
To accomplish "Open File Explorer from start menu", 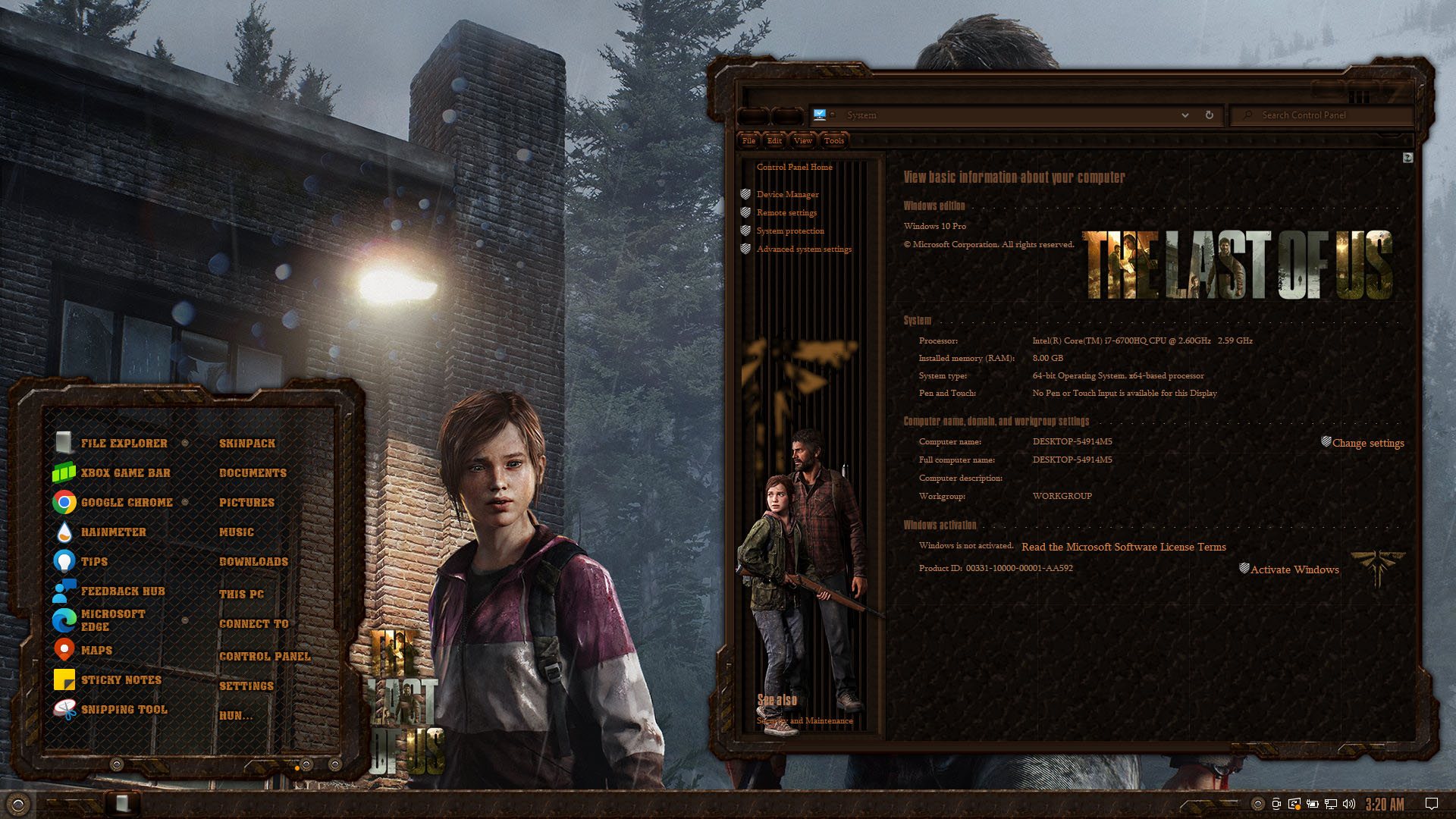I will [x=124, y=443].
